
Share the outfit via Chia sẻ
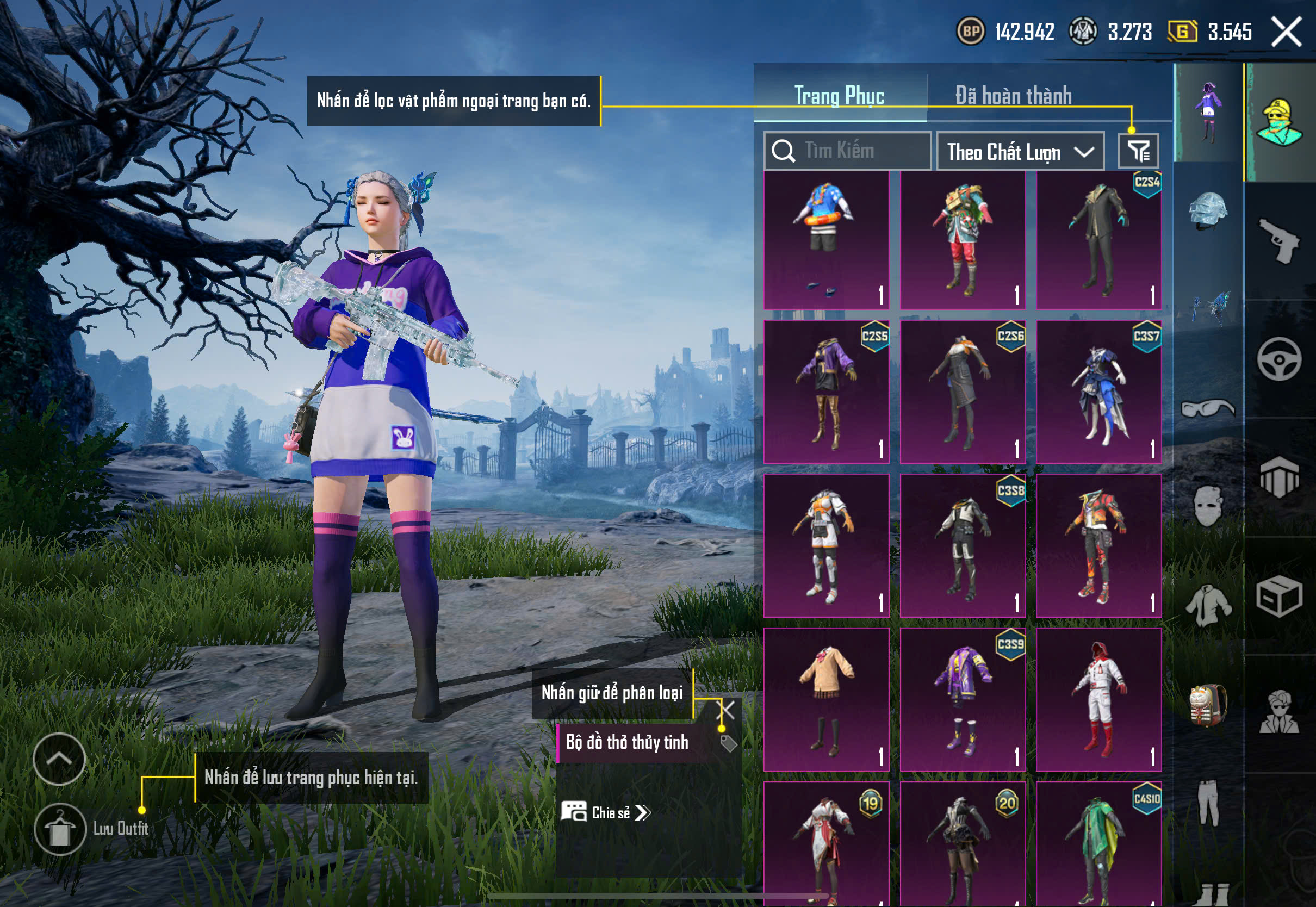[x=606, y=813]
